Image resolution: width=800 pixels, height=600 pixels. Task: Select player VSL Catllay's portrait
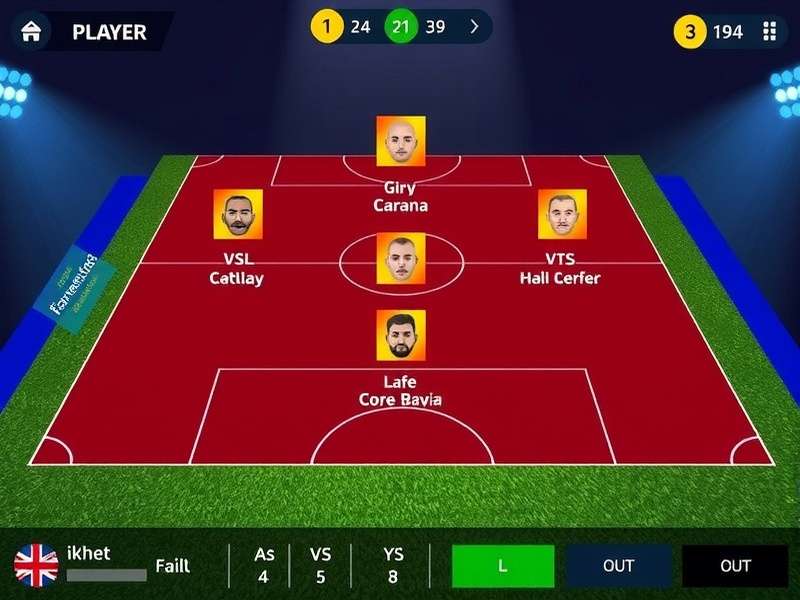[238, 214]
